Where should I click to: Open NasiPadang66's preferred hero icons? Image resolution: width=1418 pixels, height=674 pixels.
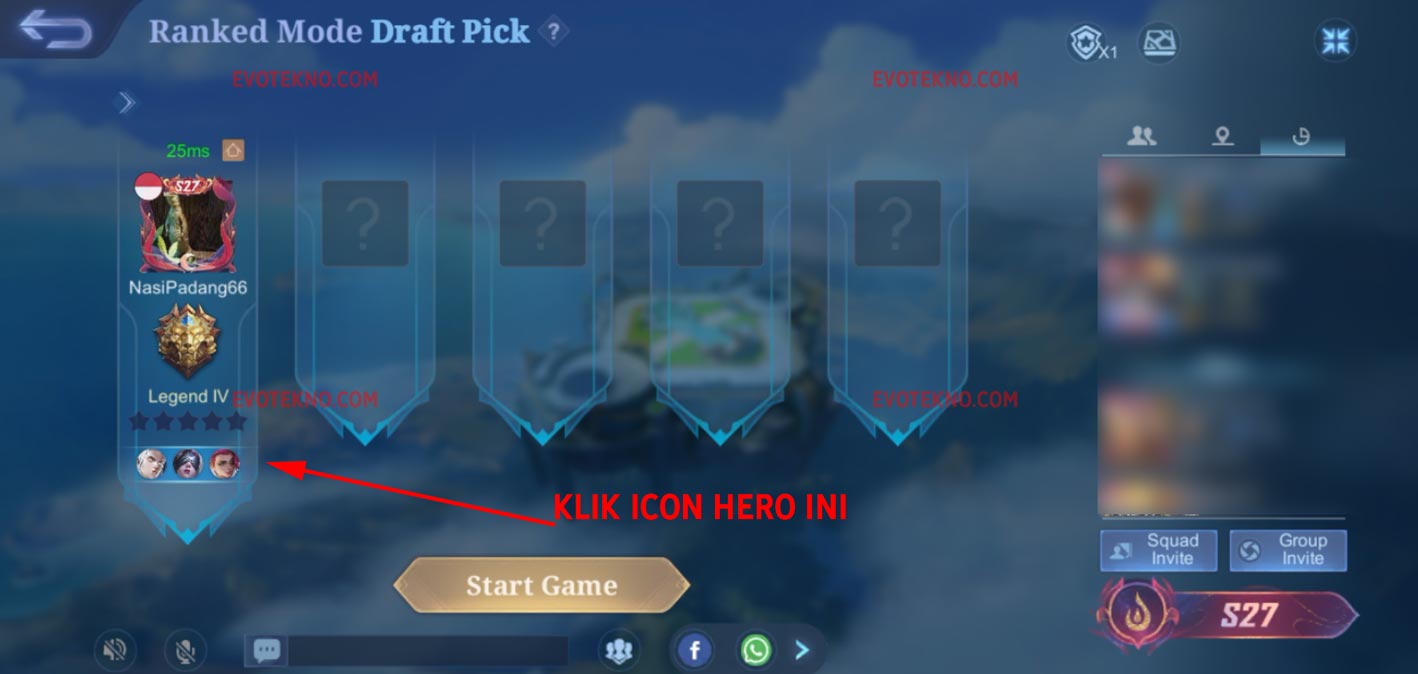[188, 464]
